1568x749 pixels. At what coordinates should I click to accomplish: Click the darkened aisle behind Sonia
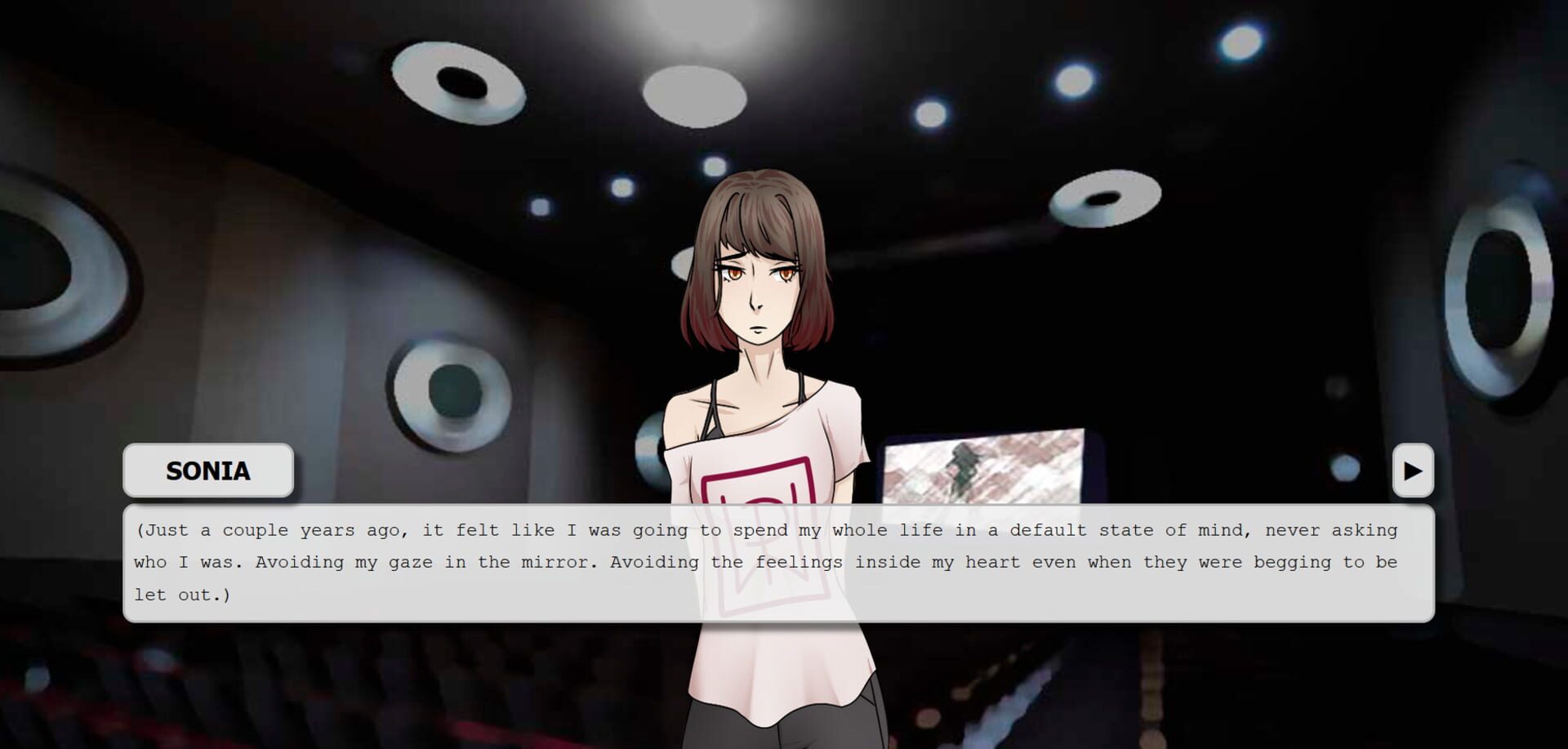click(x=1062, y=694)
